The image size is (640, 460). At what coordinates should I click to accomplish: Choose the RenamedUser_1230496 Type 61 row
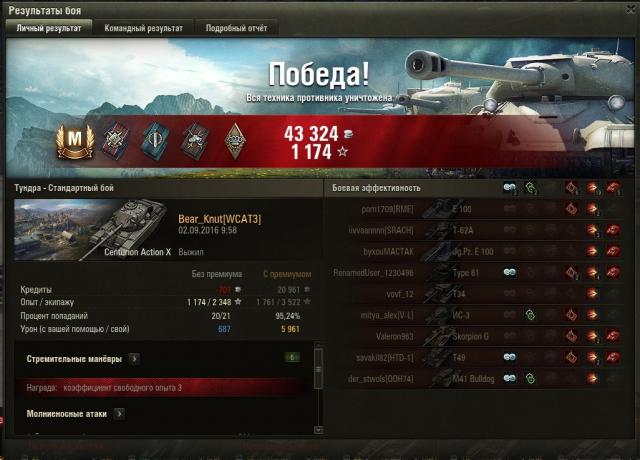[470, 272]
